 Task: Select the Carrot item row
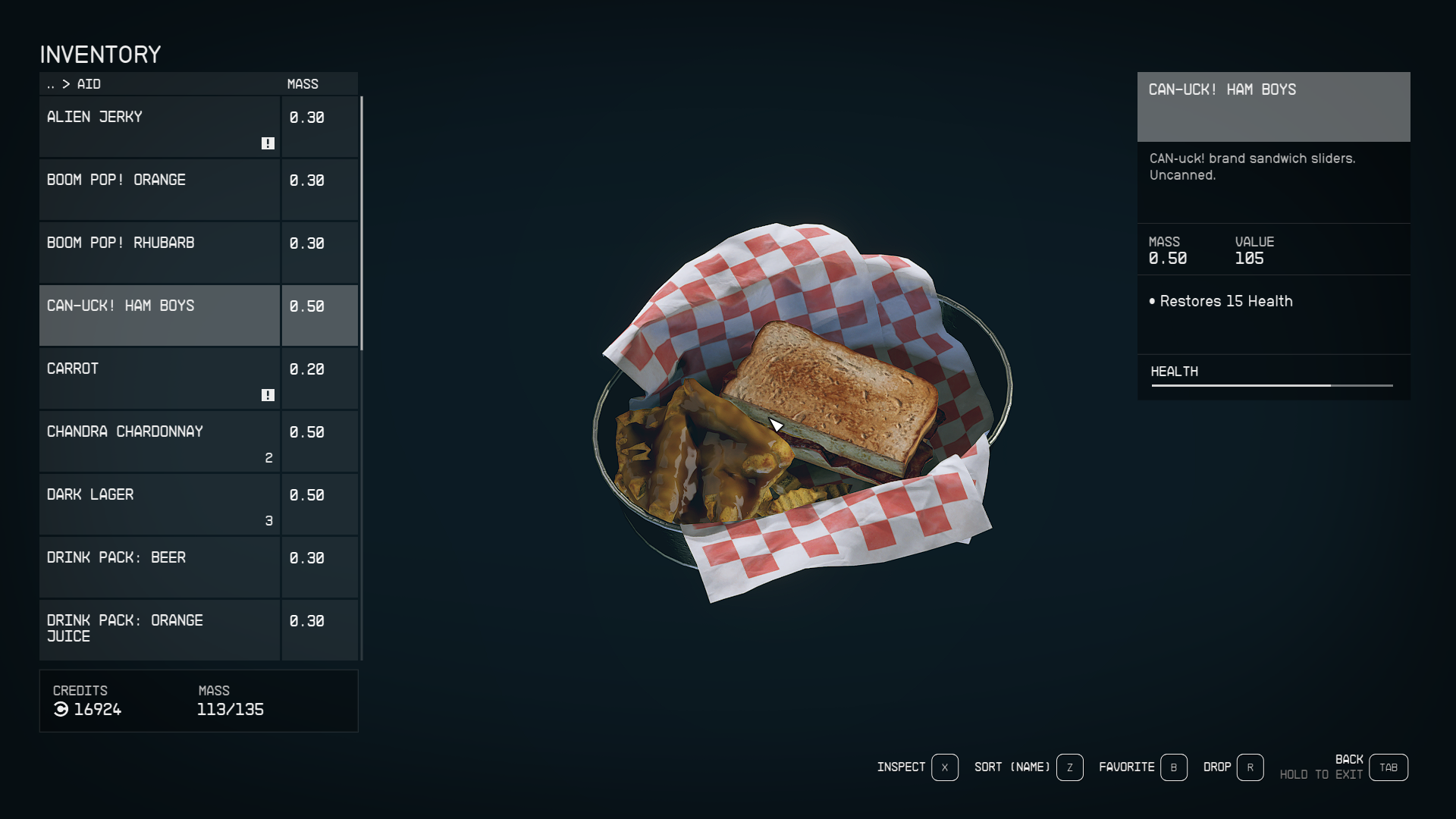pos(159,378)
